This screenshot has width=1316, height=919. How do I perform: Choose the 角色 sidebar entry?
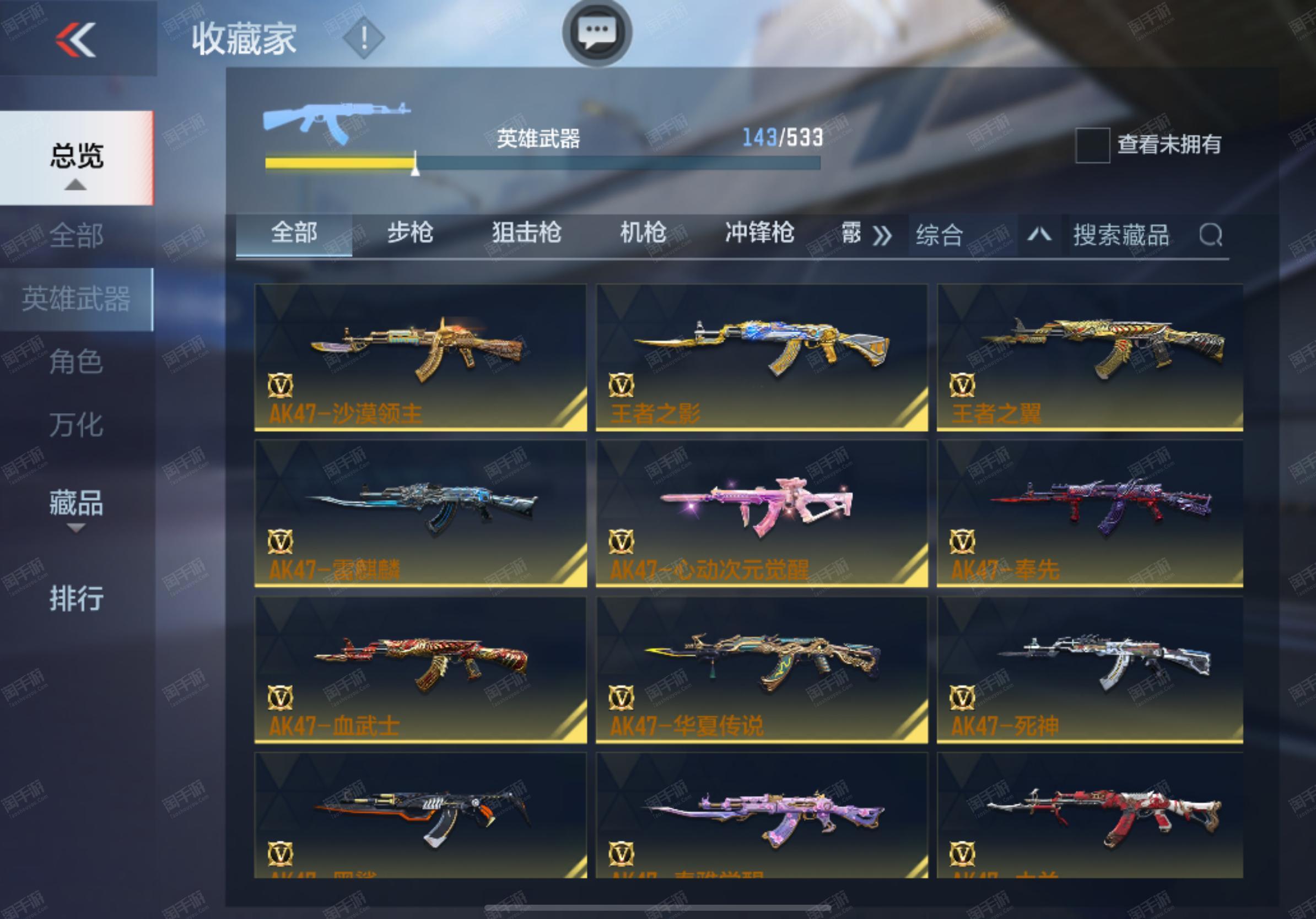pyautogui.click(x=76, y=361)
